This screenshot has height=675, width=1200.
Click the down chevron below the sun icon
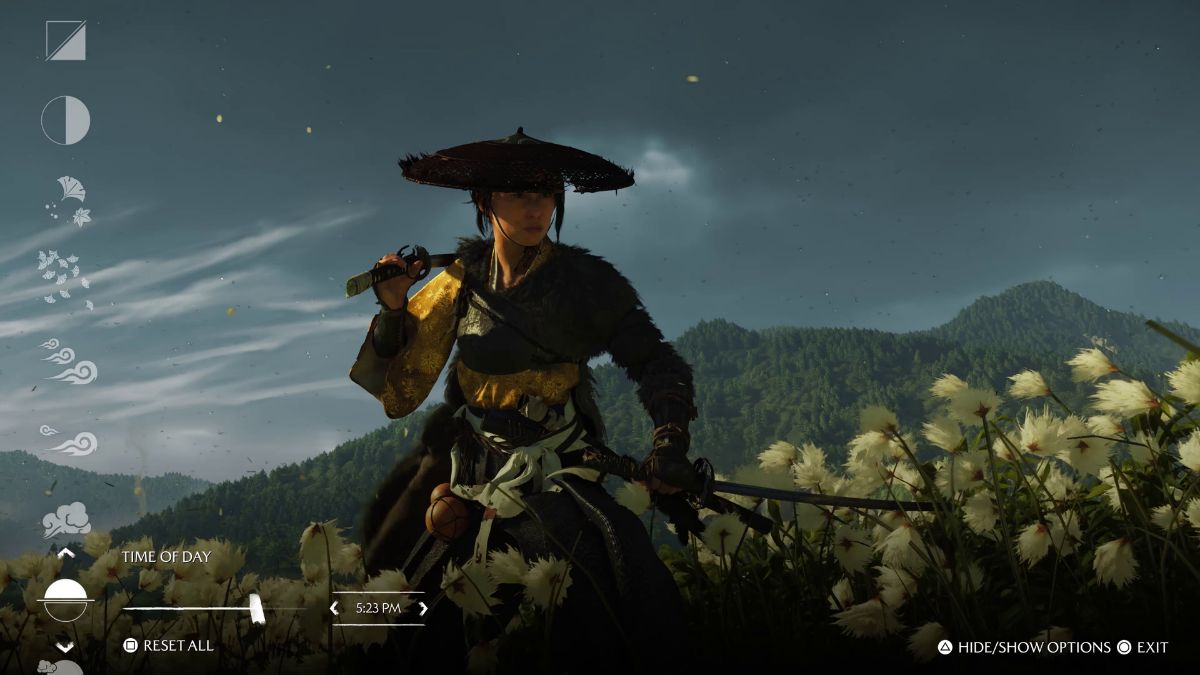coord(66,647)
